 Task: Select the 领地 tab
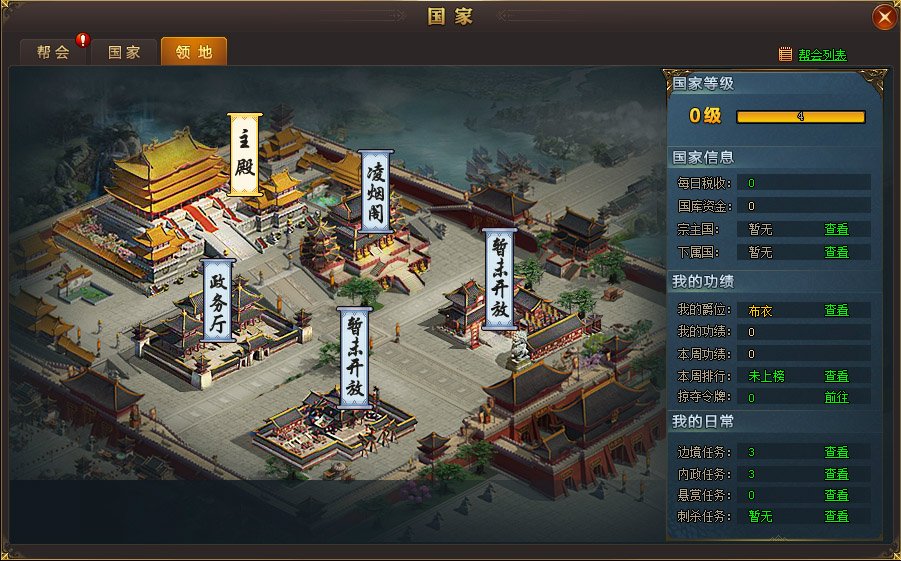pyautogui.click(x=193, y=52)
